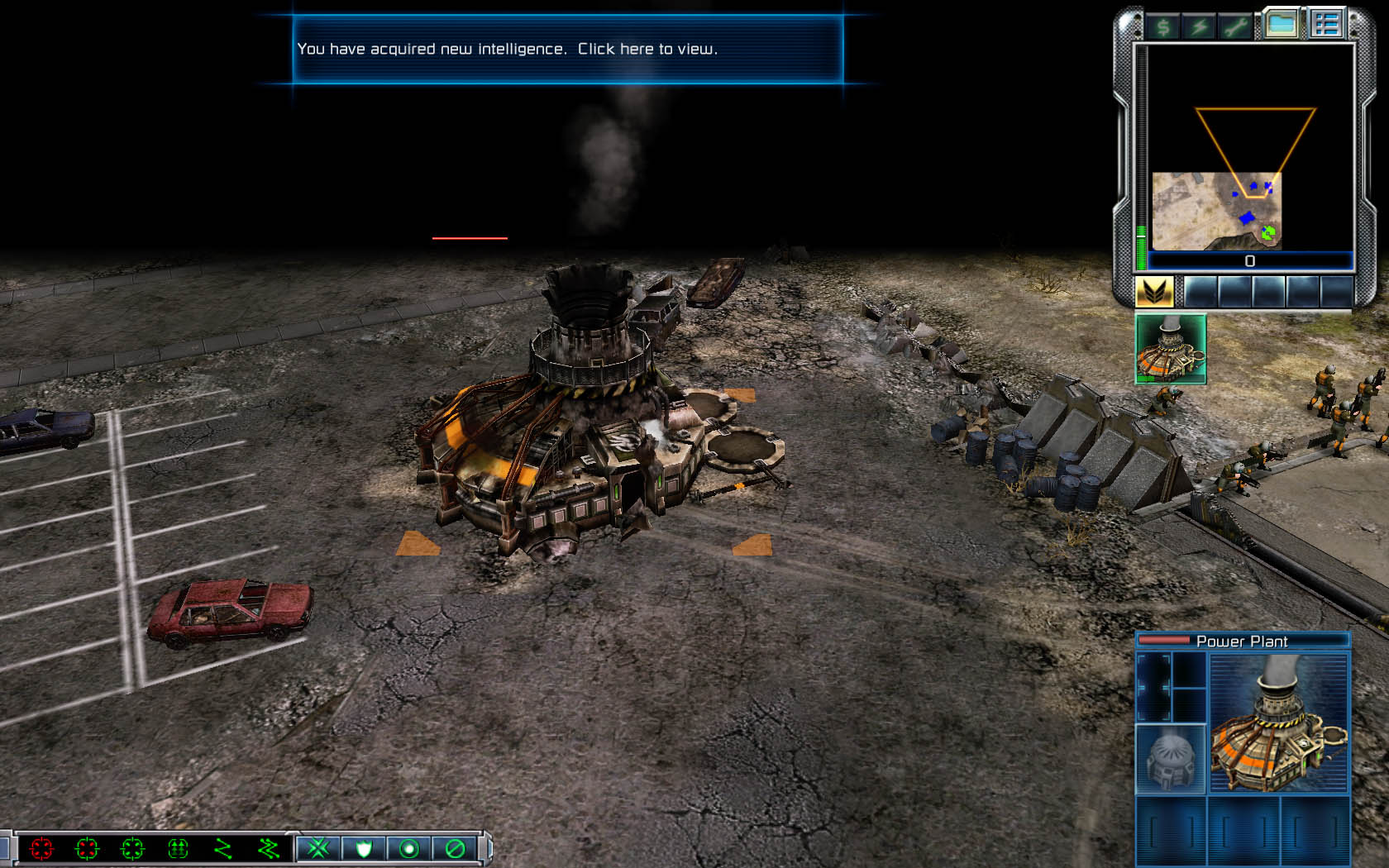Set hold ground stance with circle-dot button
This screenshot has height=868, width=1389.
[x=409, y=848]
